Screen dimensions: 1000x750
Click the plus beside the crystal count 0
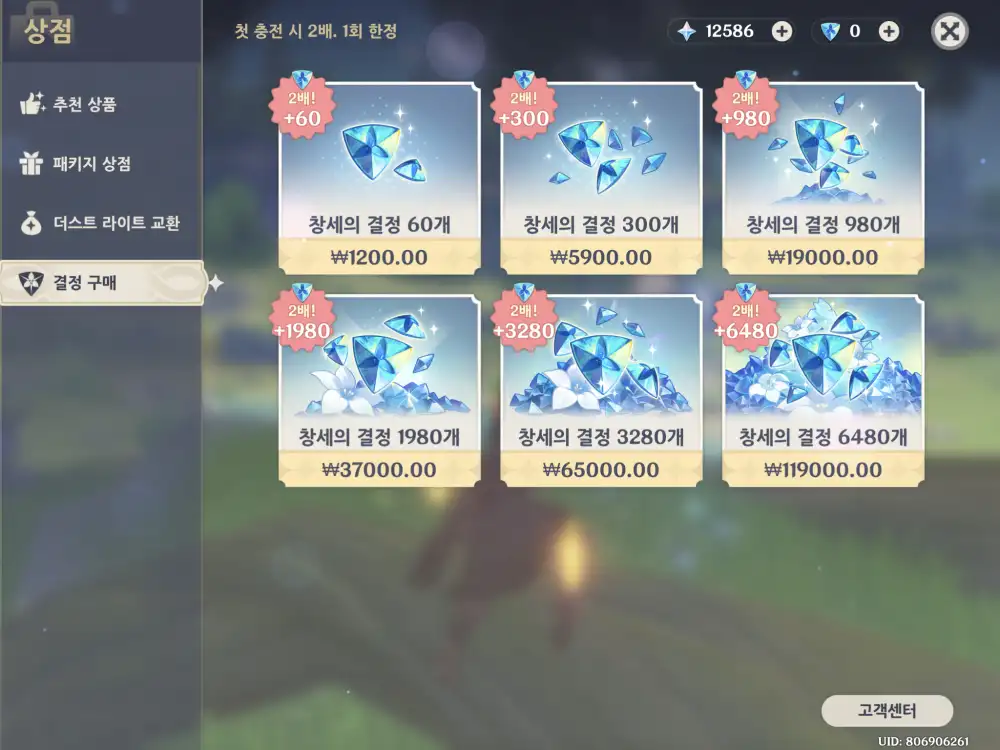coord(888,31)
